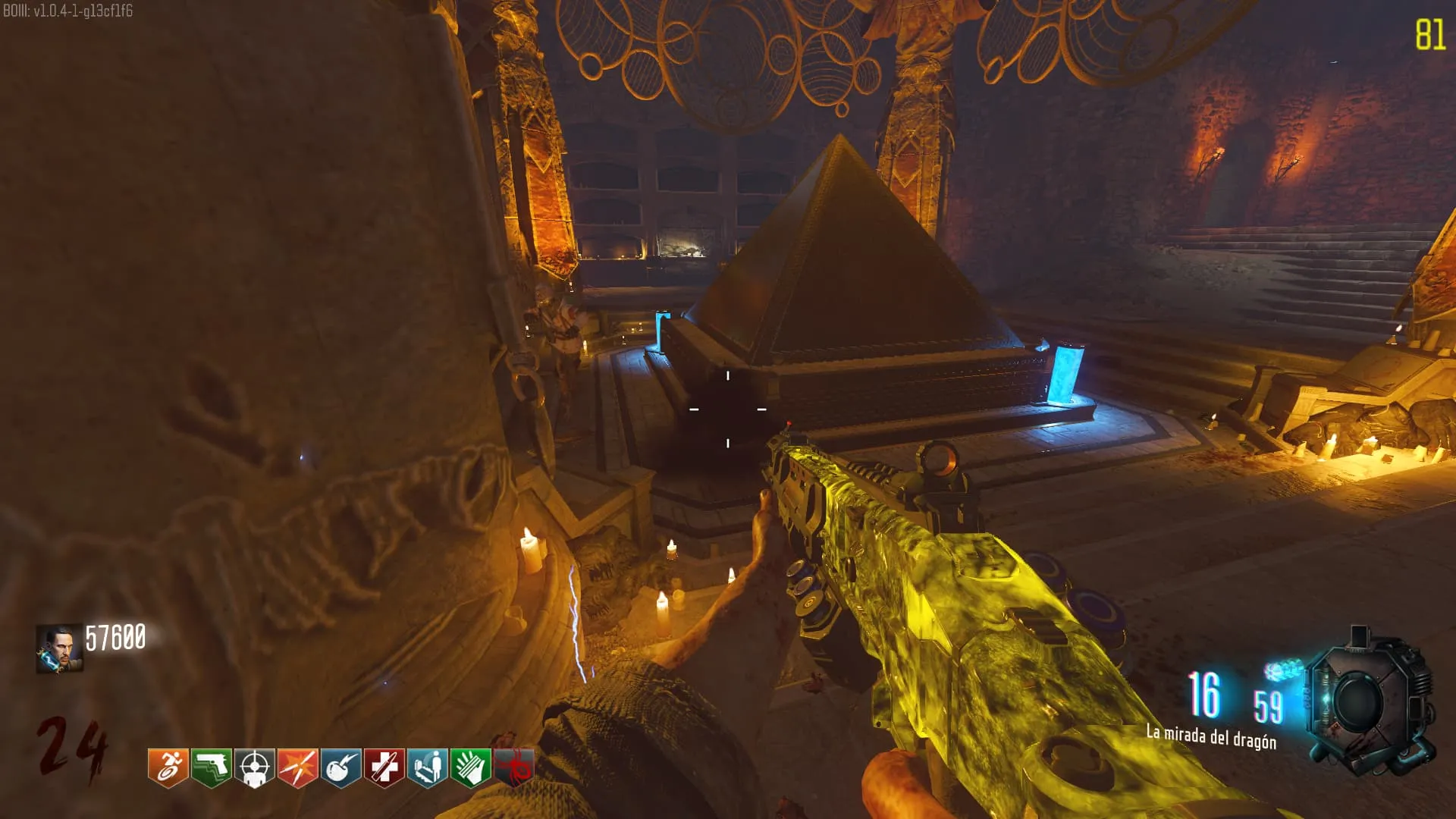
Task: Click the Widow's Wine spider perk icon
Action: tap(513, 767)
